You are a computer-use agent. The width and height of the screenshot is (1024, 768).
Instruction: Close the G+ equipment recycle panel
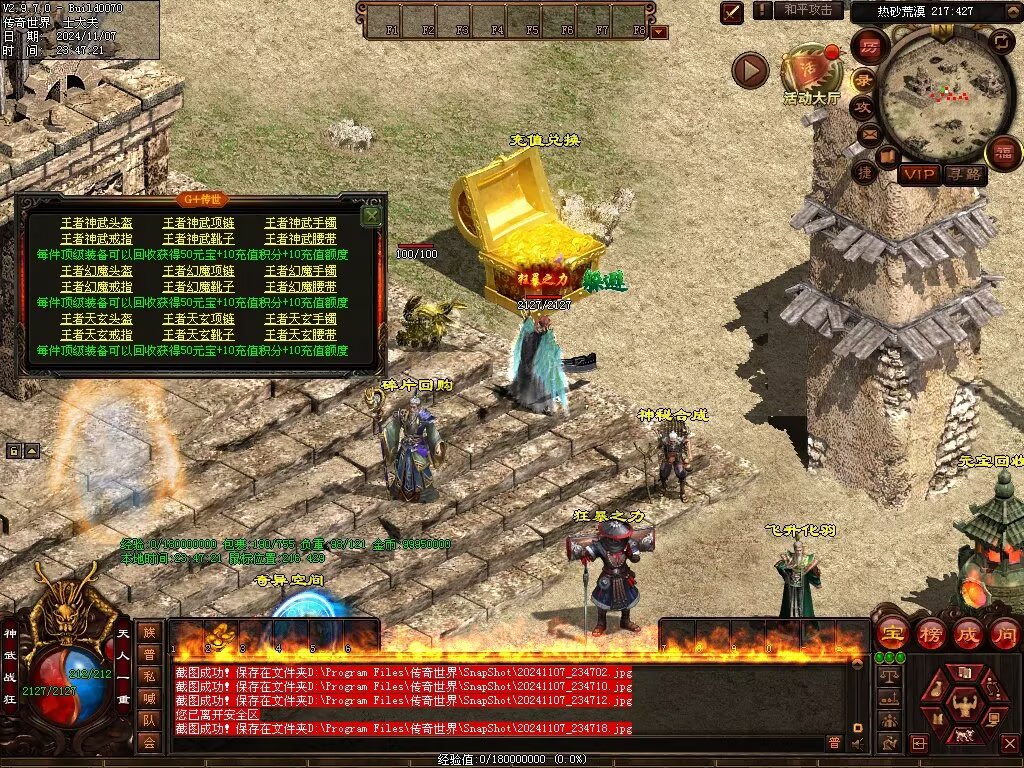[x=372, y=215]
